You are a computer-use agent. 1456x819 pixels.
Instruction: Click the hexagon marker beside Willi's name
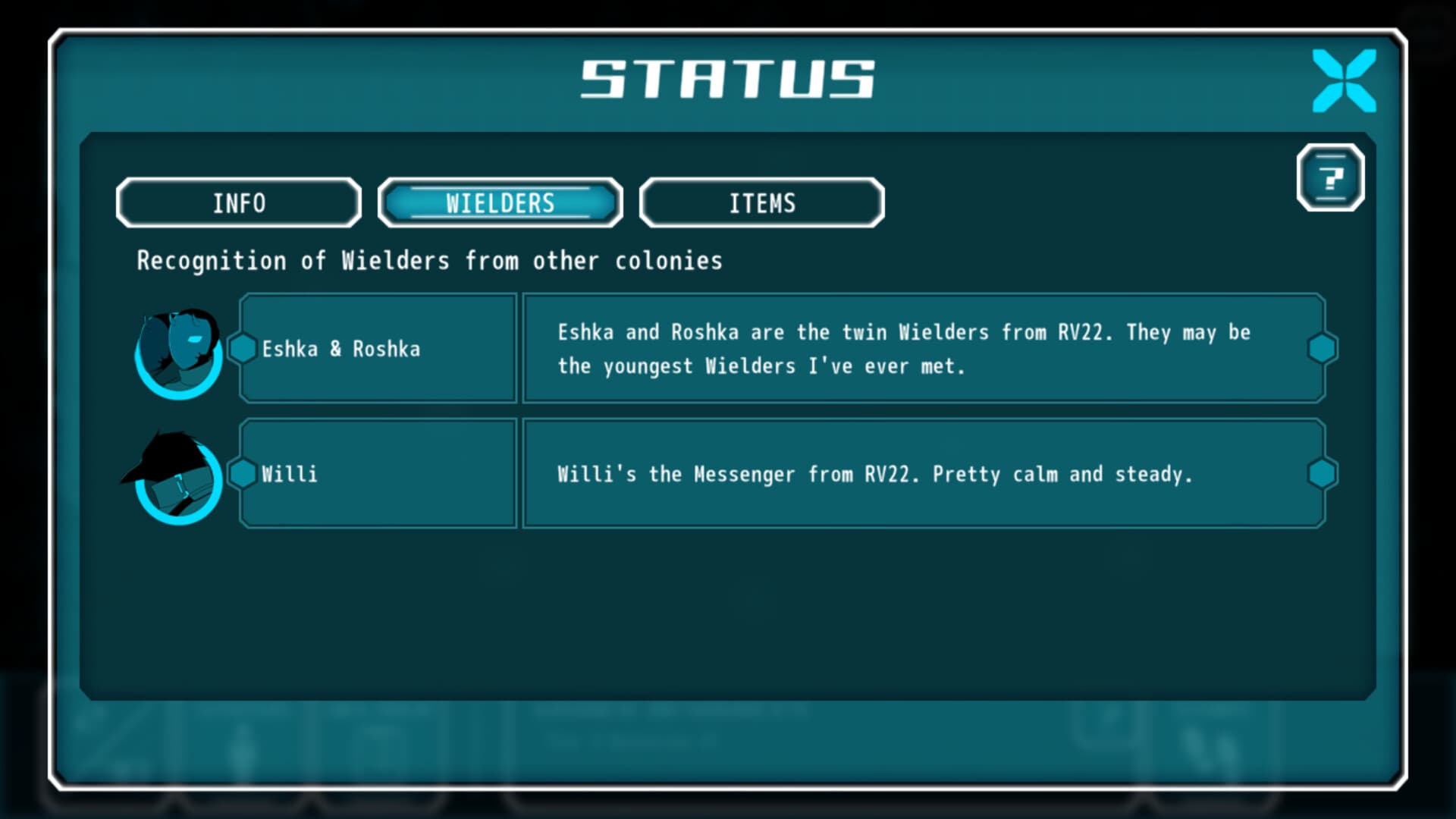pyautogui.click(x=243, y=474)
